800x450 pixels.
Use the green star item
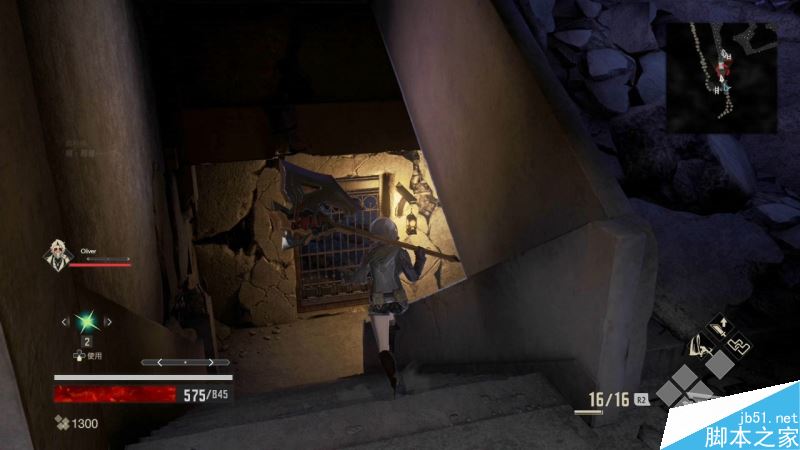pyautogui.click(x=87, y=321)
